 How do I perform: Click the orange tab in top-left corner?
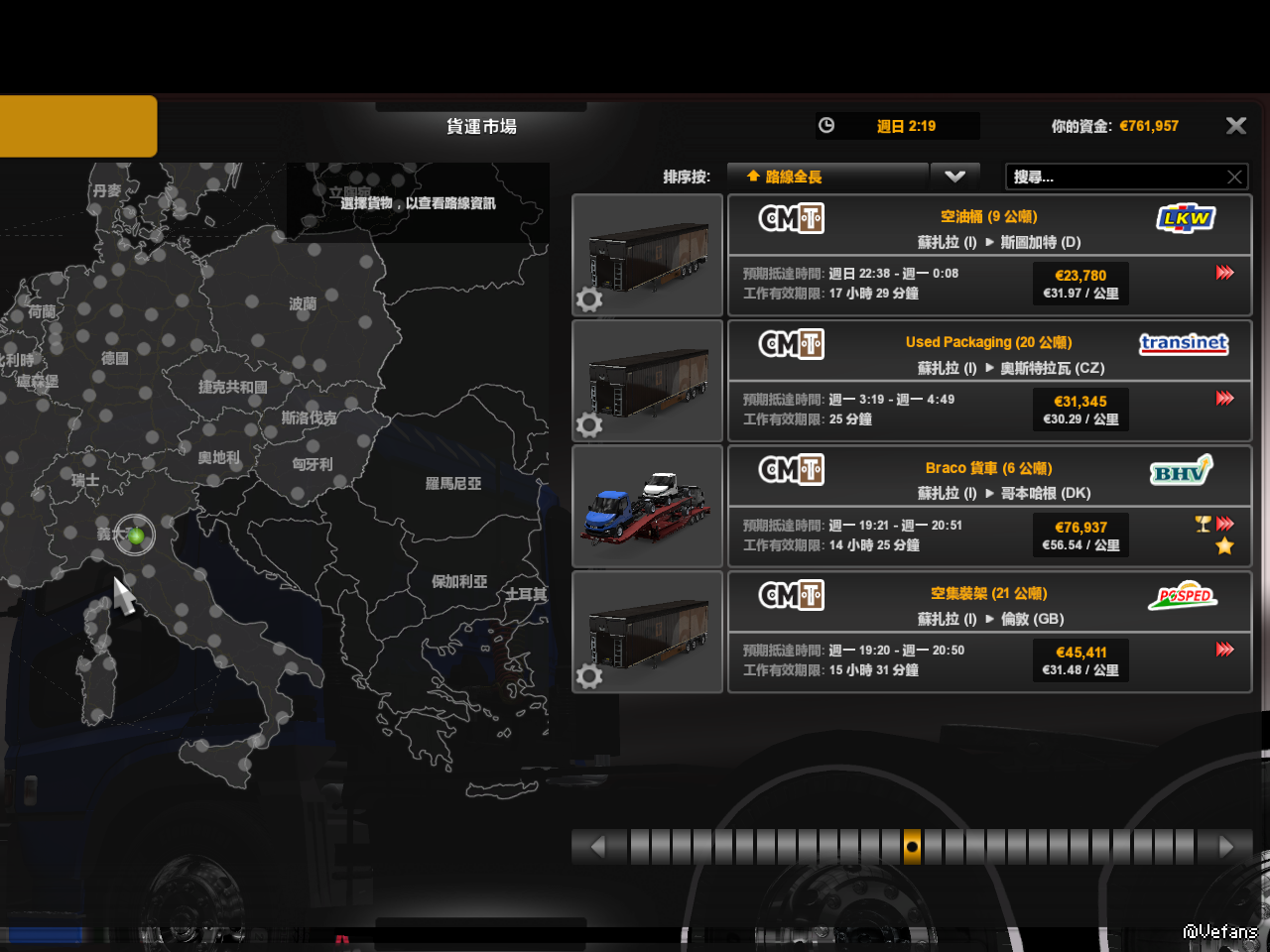coord(77,126)
